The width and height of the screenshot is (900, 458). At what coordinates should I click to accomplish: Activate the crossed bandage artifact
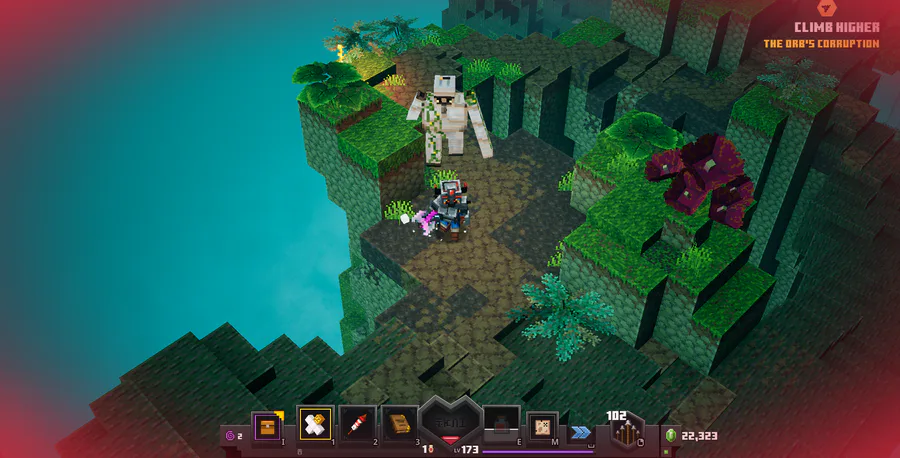316,425
